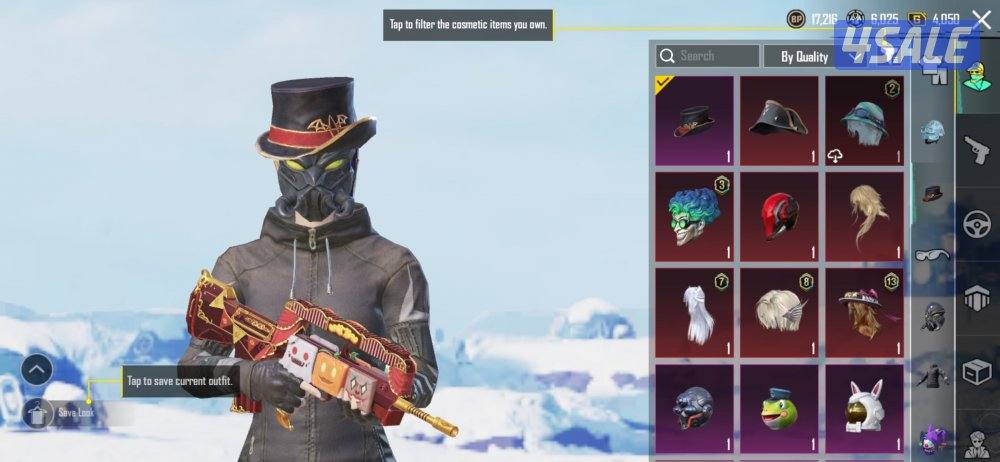Select the red motorcycle helmet item
This screenshot has height=462, width=1000.
pyautogui.click(x=779, y=216)
